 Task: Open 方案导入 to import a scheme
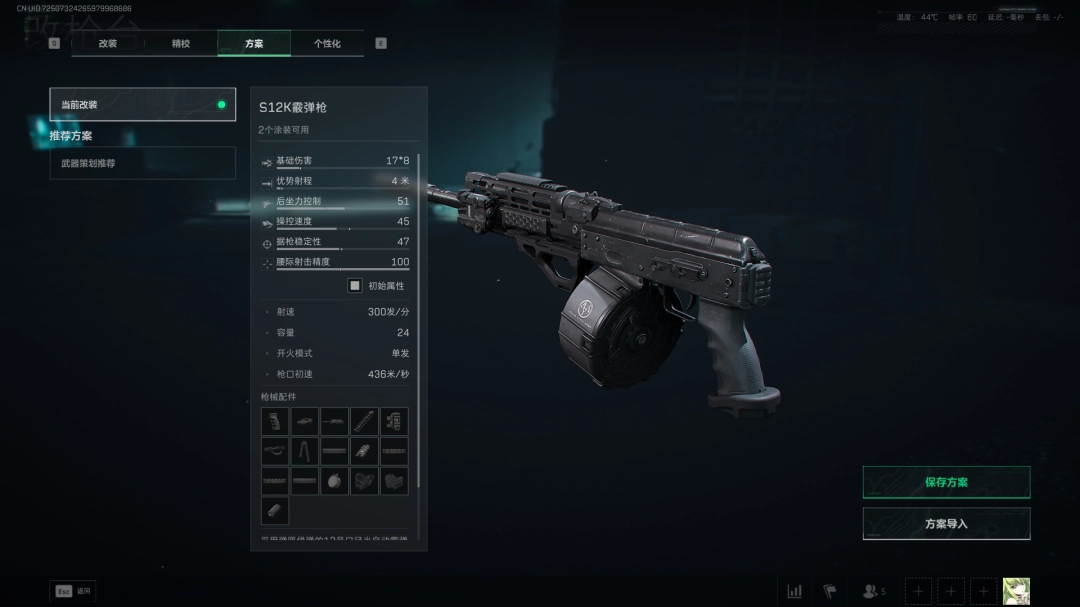tap(946, 523)
